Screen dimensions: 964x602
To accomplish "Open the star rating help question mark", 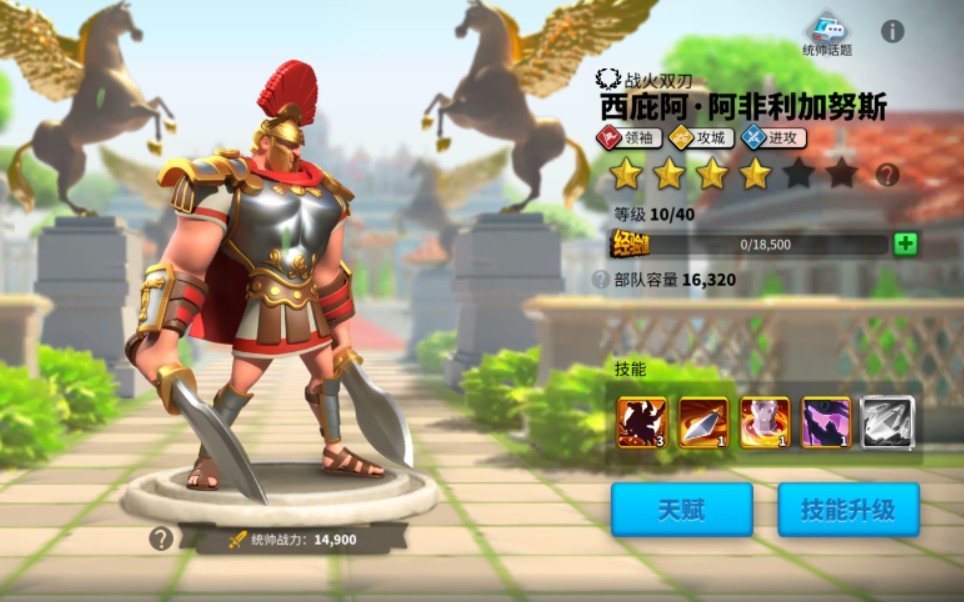I will click(887, 175).
